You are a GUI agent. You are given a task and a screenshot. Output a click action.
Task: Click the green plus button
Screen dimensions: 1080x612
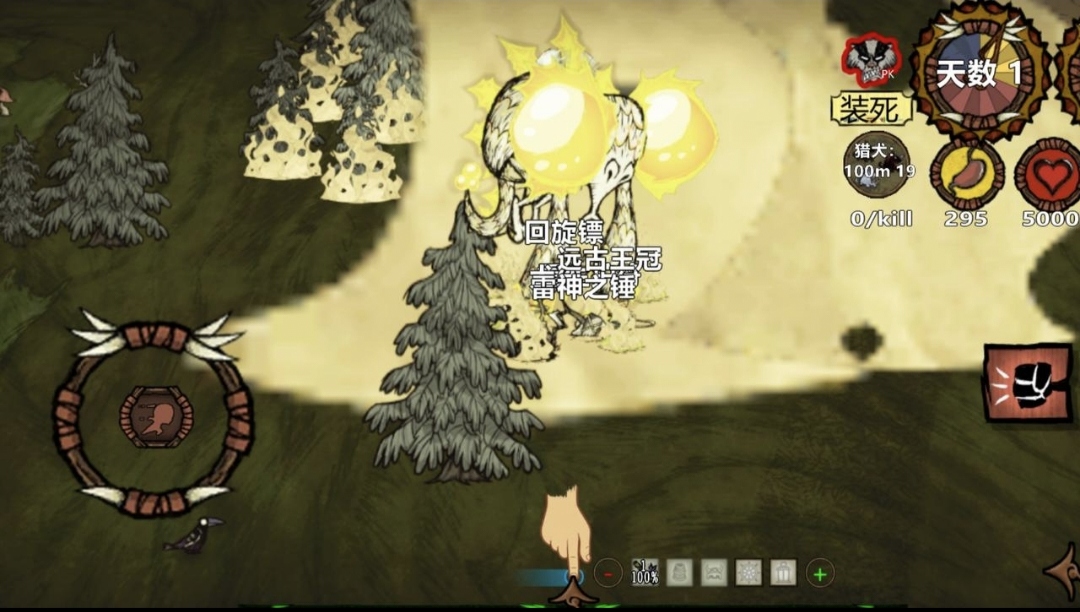[819, 573]
